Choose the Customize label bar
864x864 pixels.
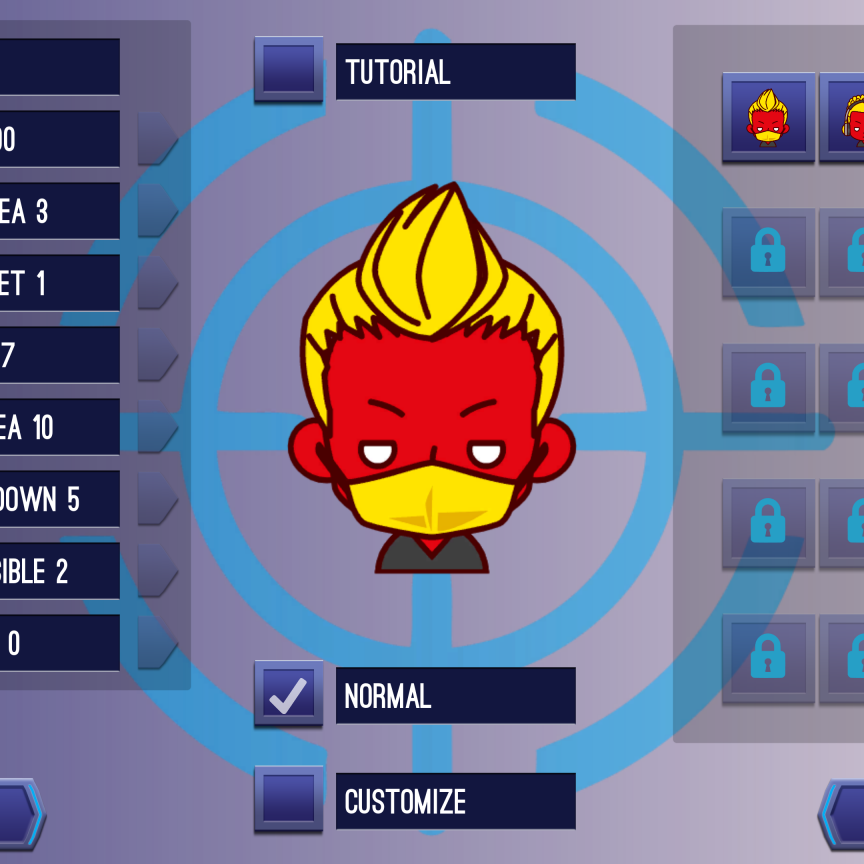[455, 801]
